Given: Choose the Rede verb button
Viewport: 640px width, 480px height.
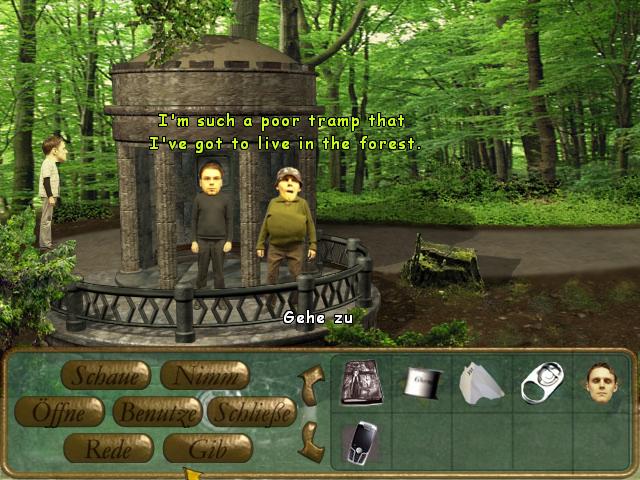Looking at the screenshot, I should click(x=108, y=448).
